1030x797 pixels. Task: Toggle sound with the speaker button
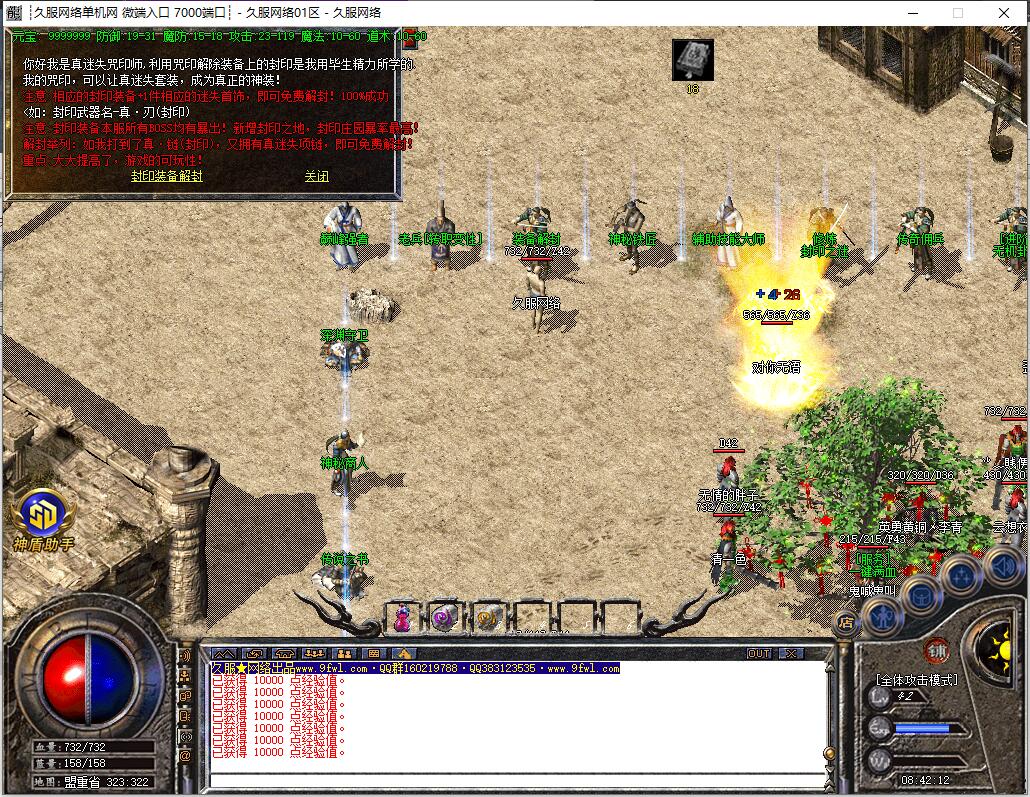[1001, 566]
